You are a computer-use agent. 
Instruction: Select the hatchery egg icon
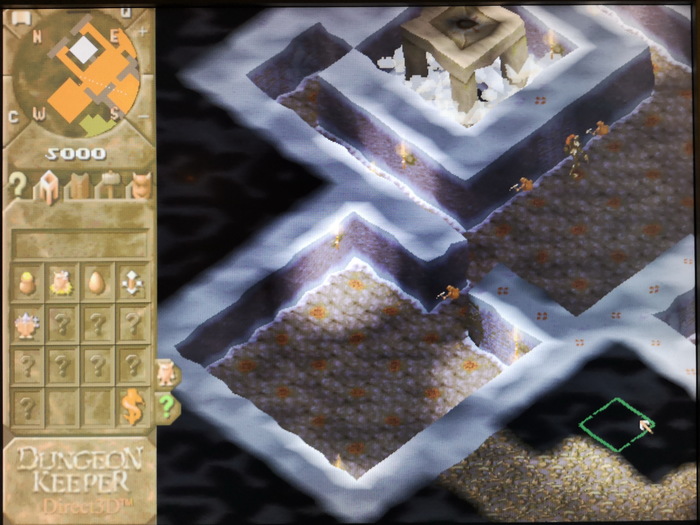97,283
